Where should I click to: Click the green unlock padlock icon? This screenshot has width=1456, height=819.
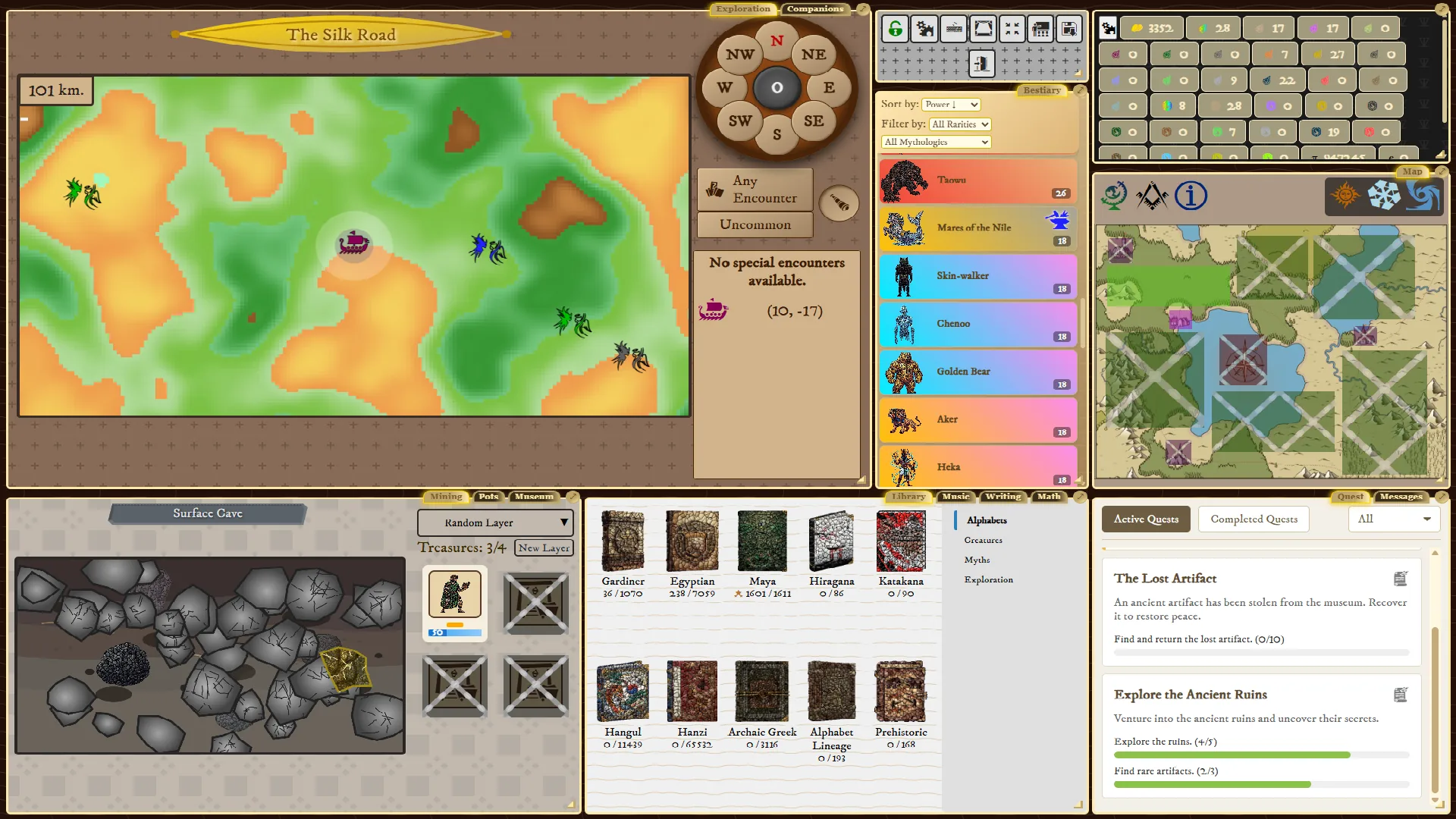tap(896, 28)
